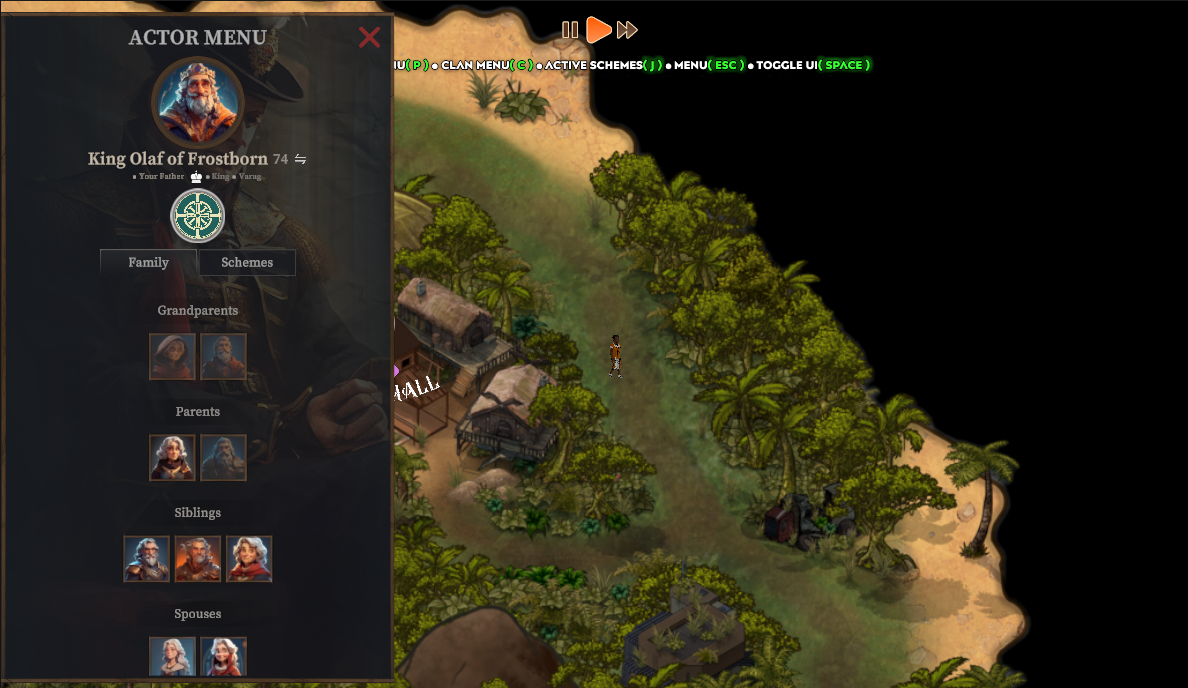
Task: Select the sibling portrait with fiery orange background
Action: click(x=198, y=558)
